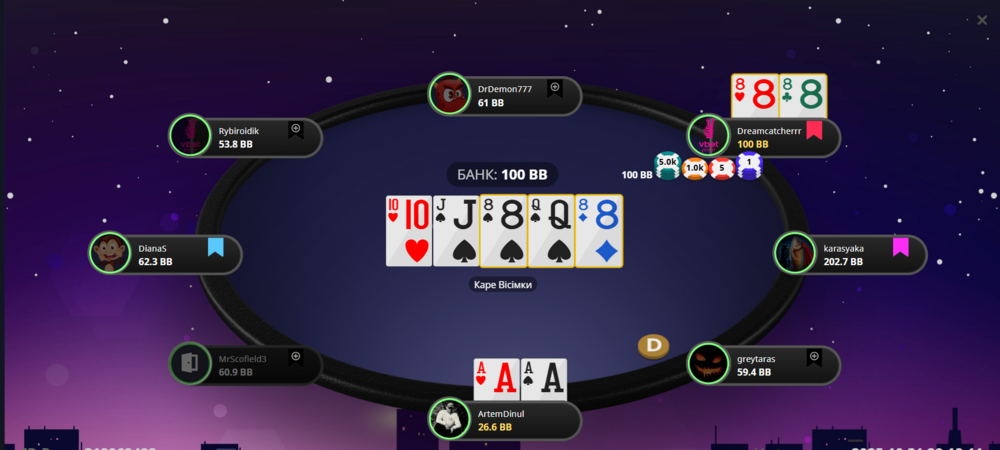Open karasyaka's player panel
This screenshot has width=1000, height=450.
(850, 254)
